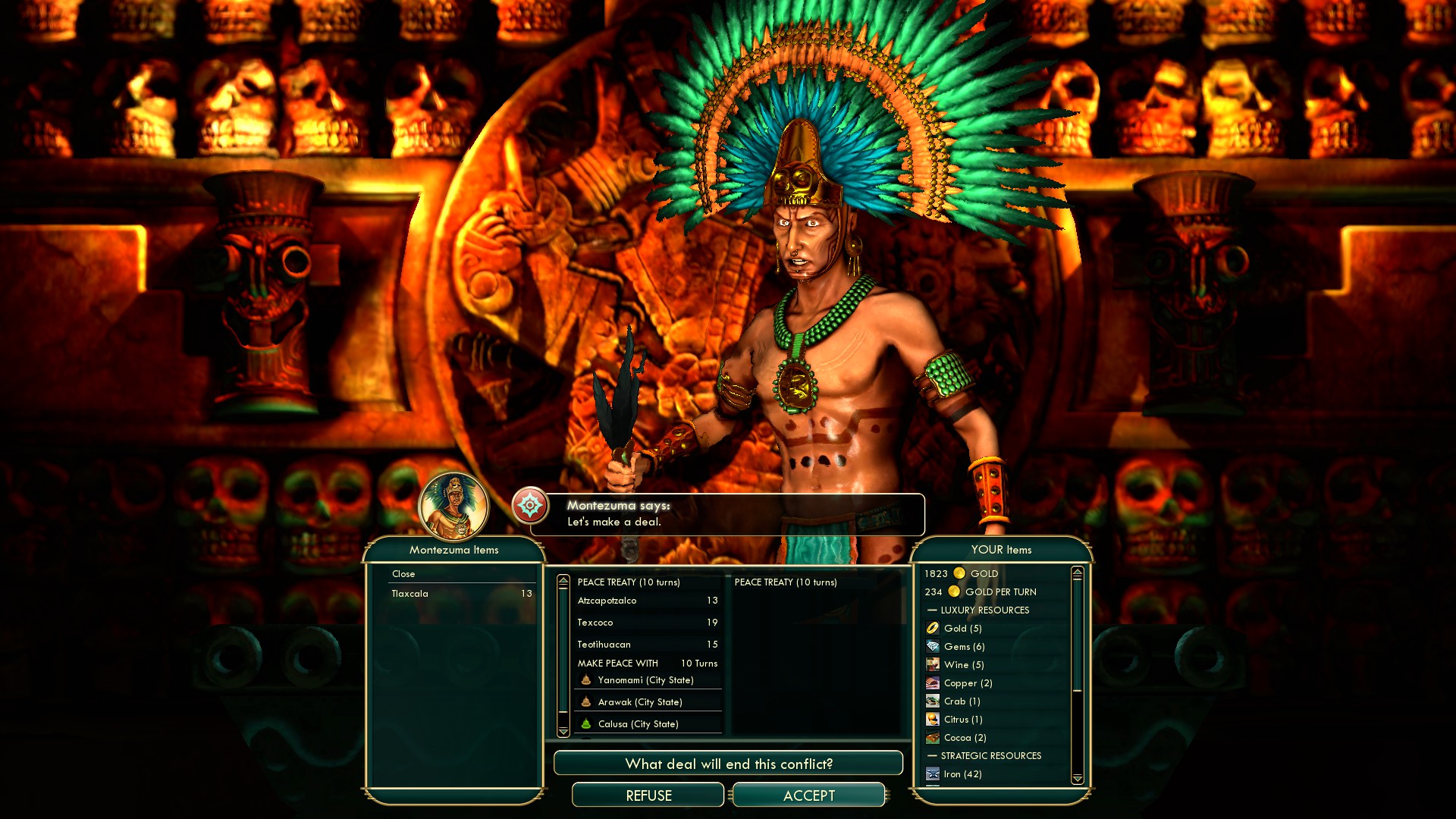This screenshot has height=819, width=1456.
Task: Offer Gems luxury resource
Action: click(x=964, y=647)
